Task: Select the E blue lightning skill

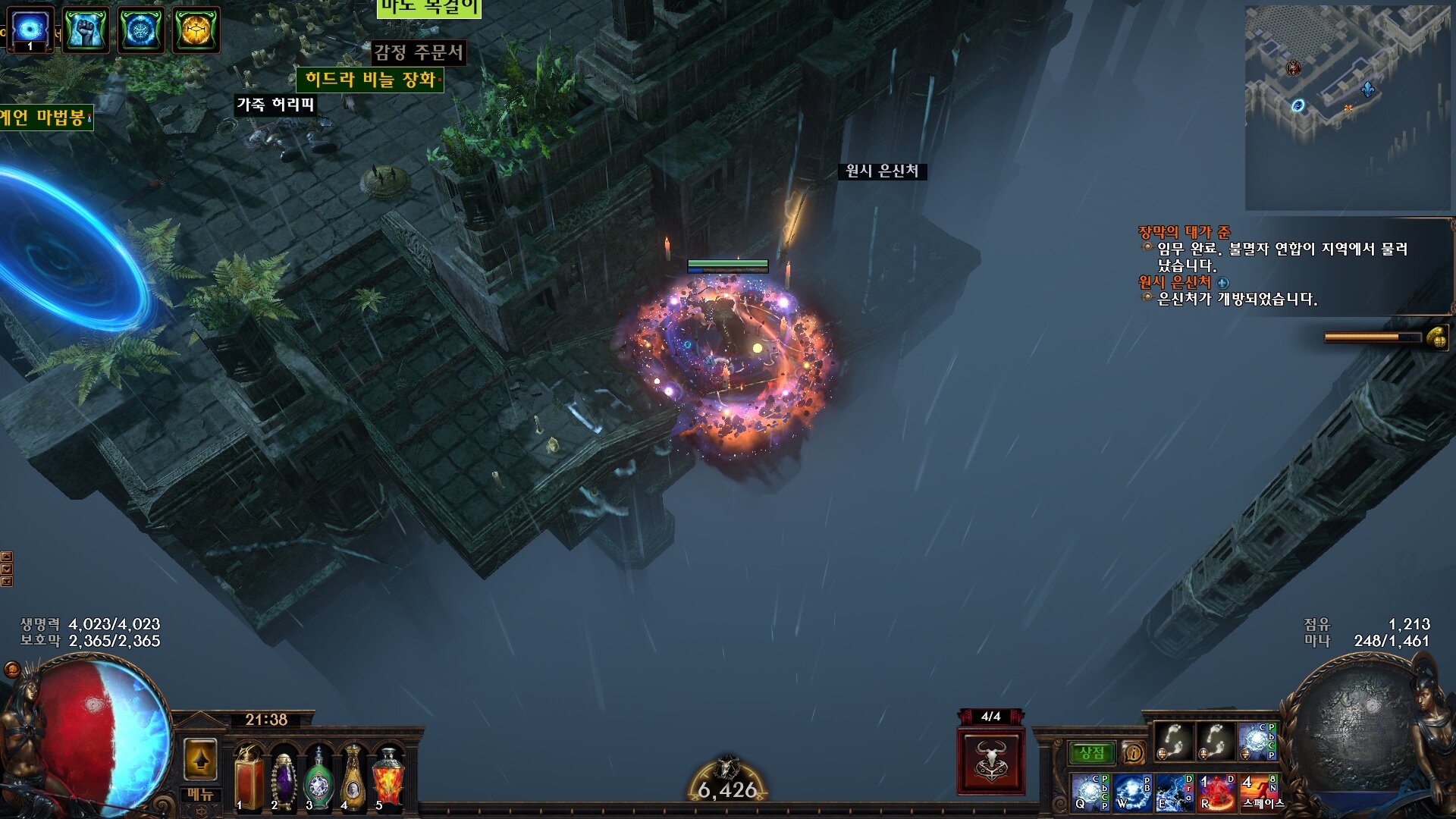Action: pos(1174,792)
